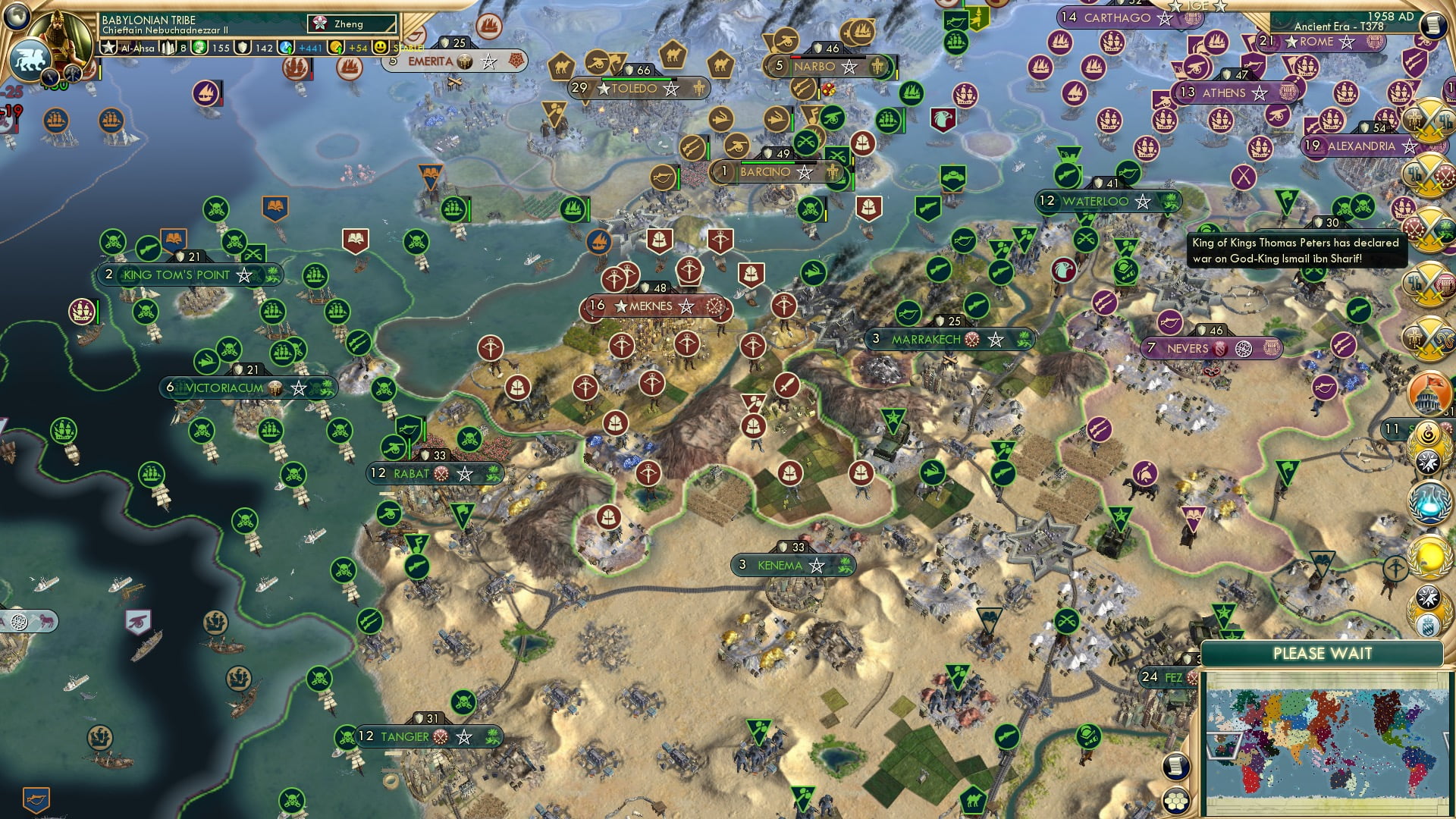The height and width of the screenshot is (819, 1456).
Task: Open the scroll menu beside the date
Action: click(x=1433, y=24)
